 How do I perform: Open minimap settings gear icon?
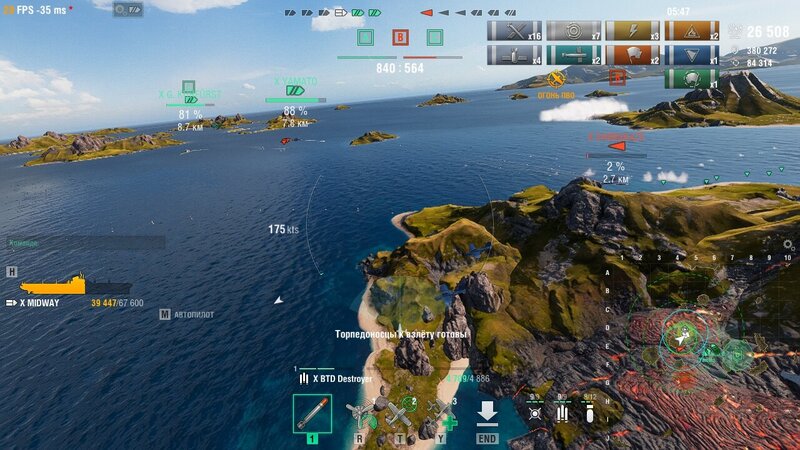click(x=788, y=243)
